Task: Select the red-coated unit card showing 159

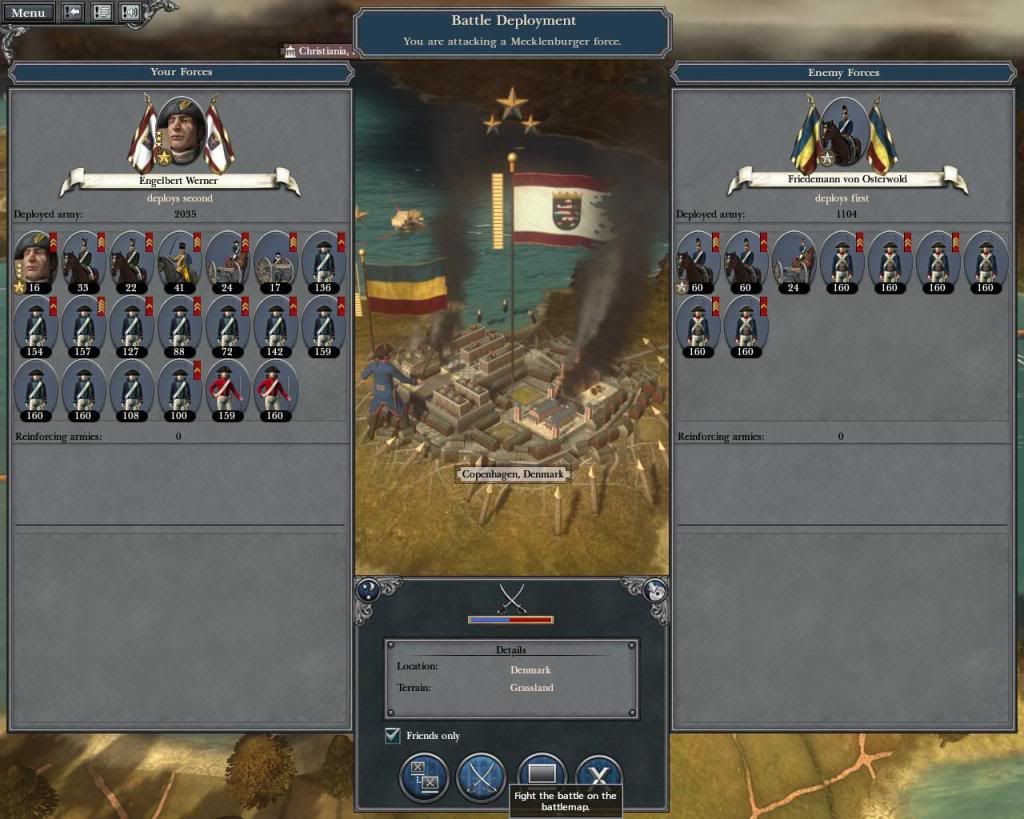Action: pos(227,387)
